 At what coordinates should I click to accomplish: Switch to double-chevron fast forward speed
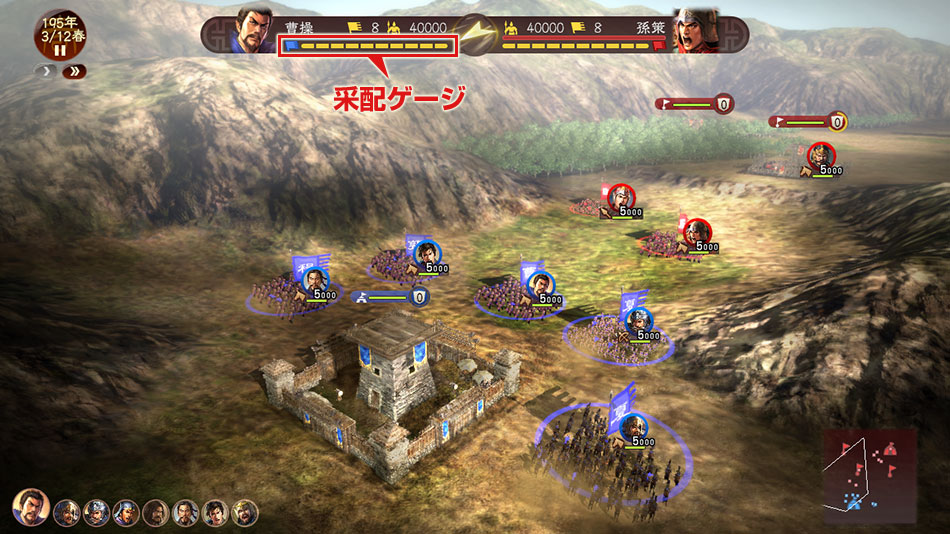click(x=74, y=72)
